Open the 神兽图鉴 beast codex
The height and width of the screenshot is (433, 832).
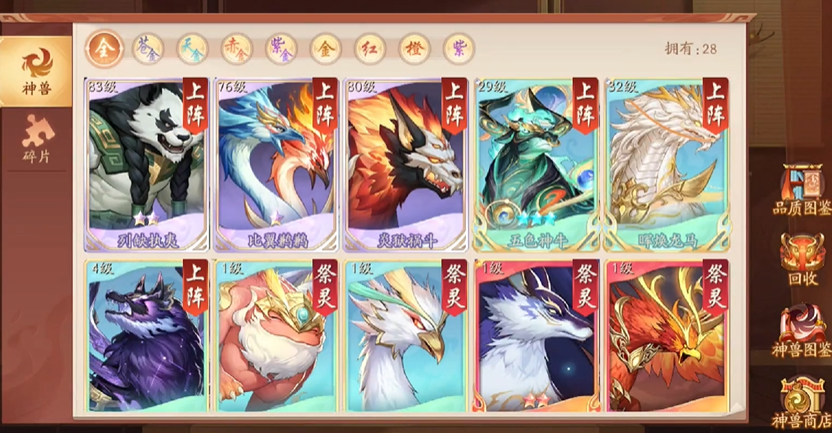803,330
